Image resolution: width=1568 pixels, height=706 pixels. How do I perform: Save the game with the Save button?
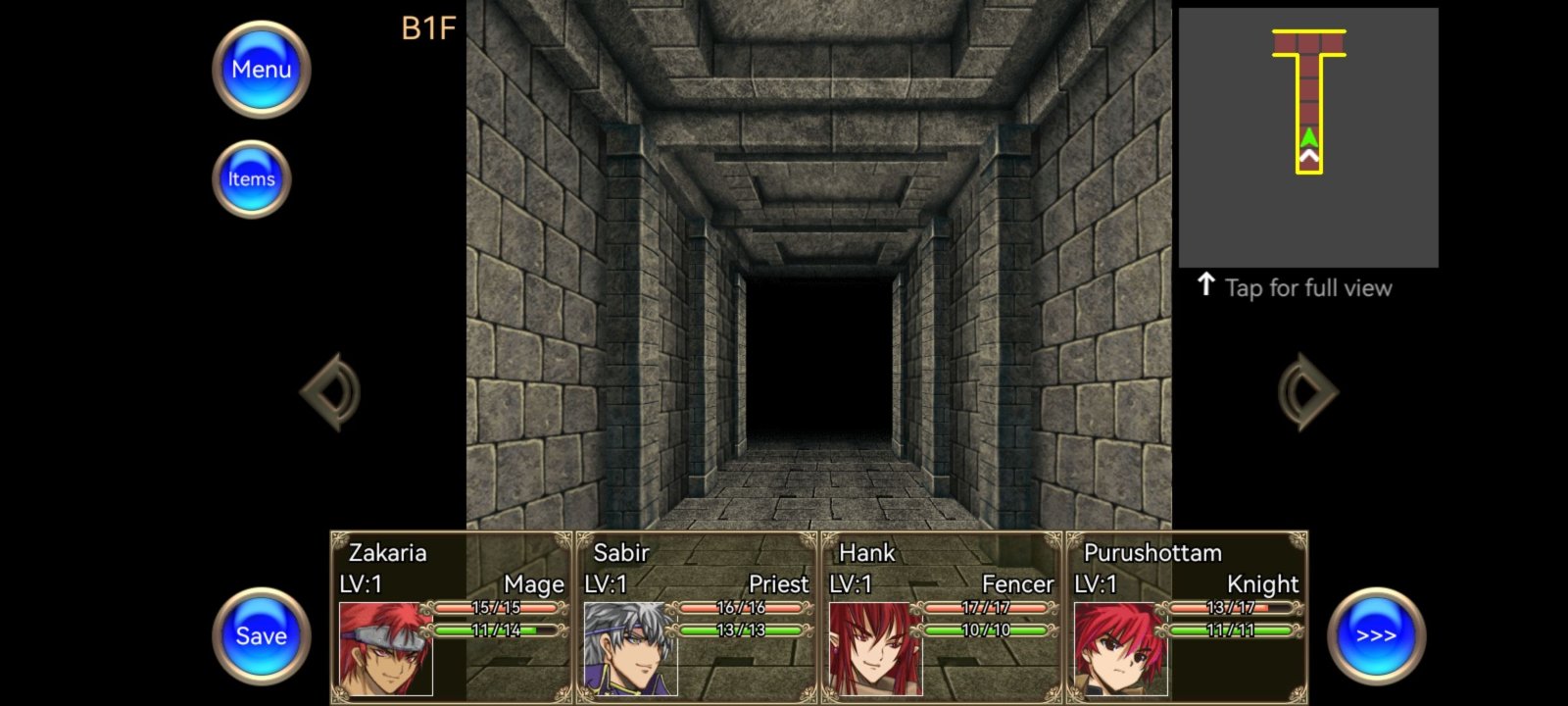261,635
